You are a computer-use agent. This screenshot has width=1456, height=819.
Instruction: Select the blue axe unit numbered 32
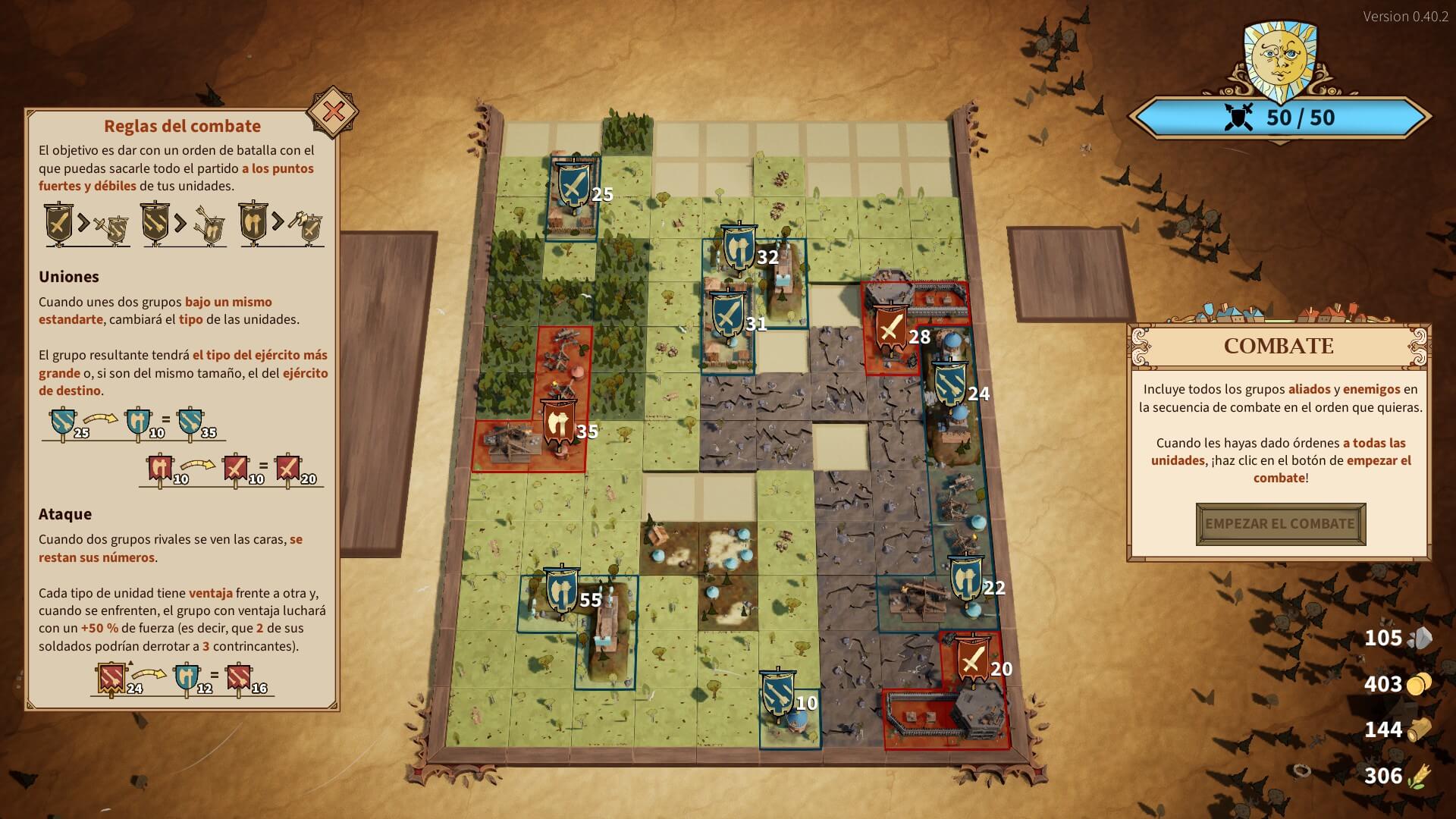click(x=738, y=247)
